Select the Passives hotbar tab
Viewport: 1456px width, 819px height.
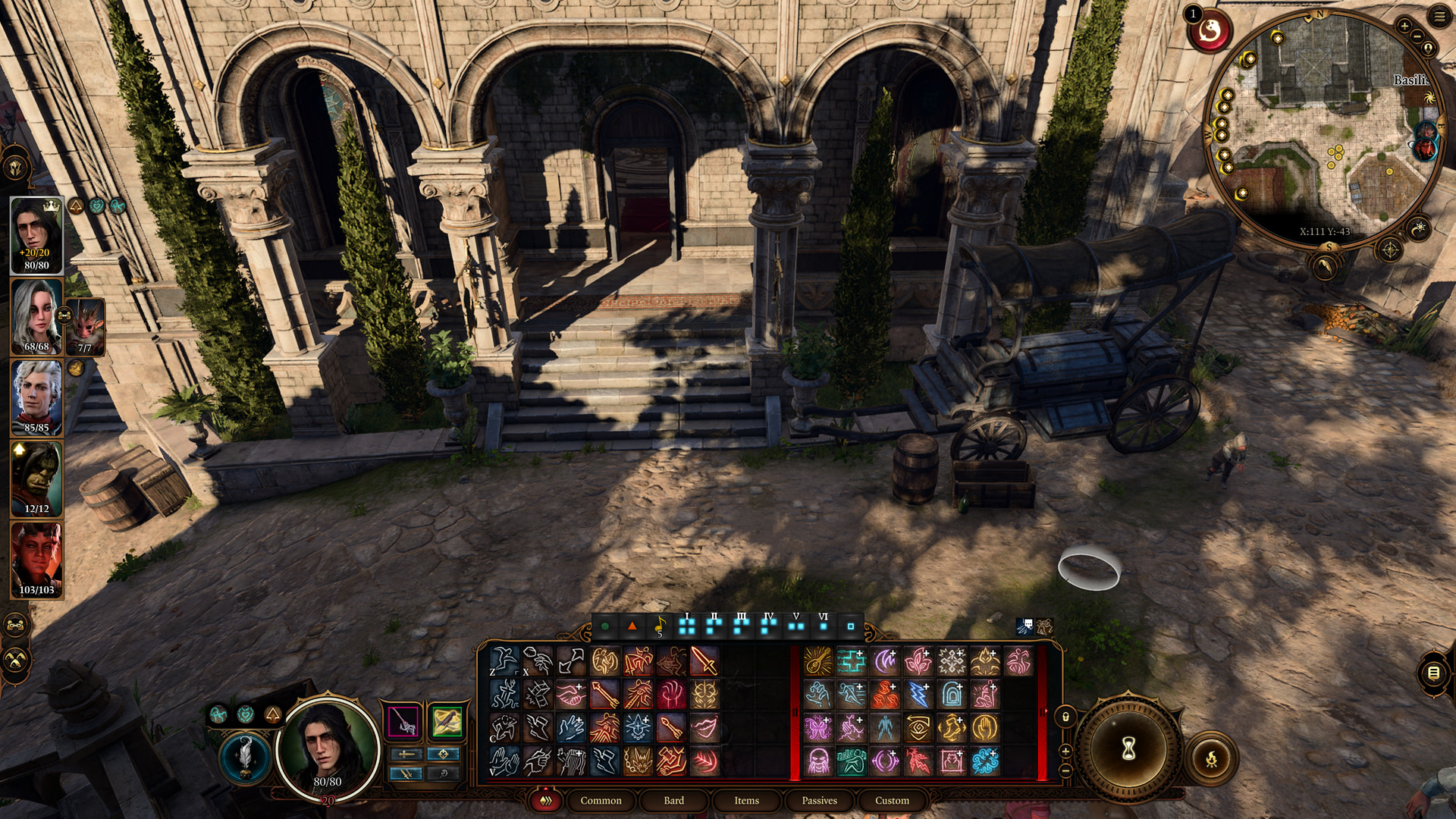(x=819, y=800)
